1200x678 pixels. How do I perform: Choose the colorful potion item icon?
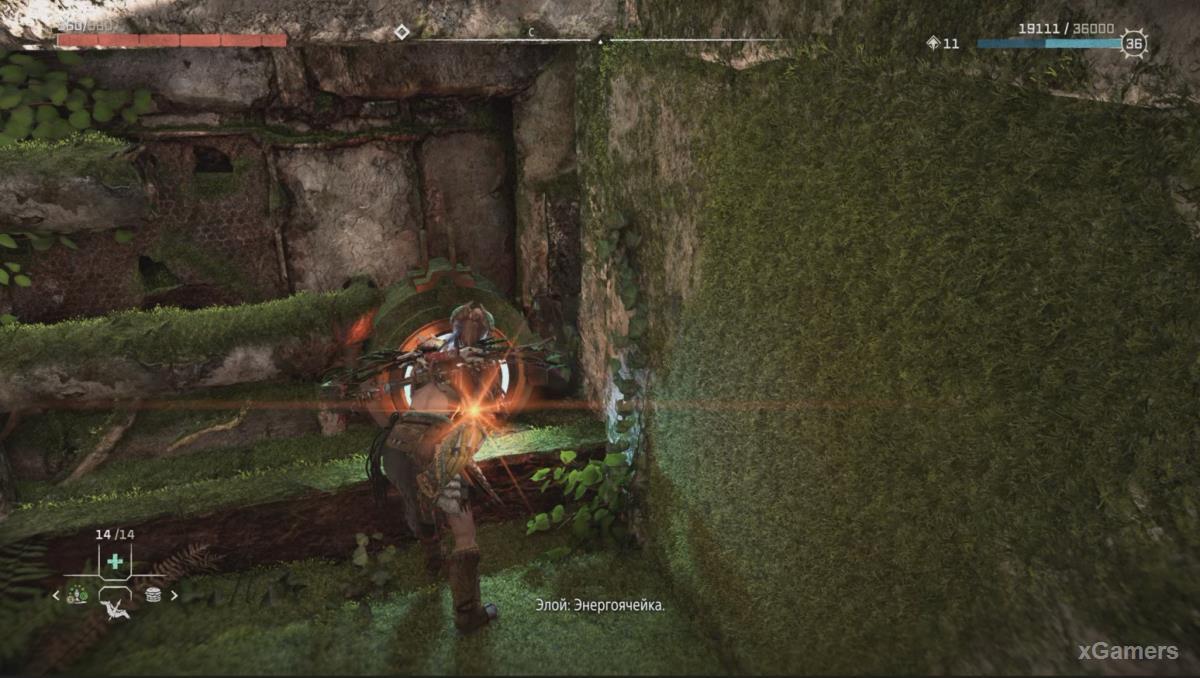(77, 596)
